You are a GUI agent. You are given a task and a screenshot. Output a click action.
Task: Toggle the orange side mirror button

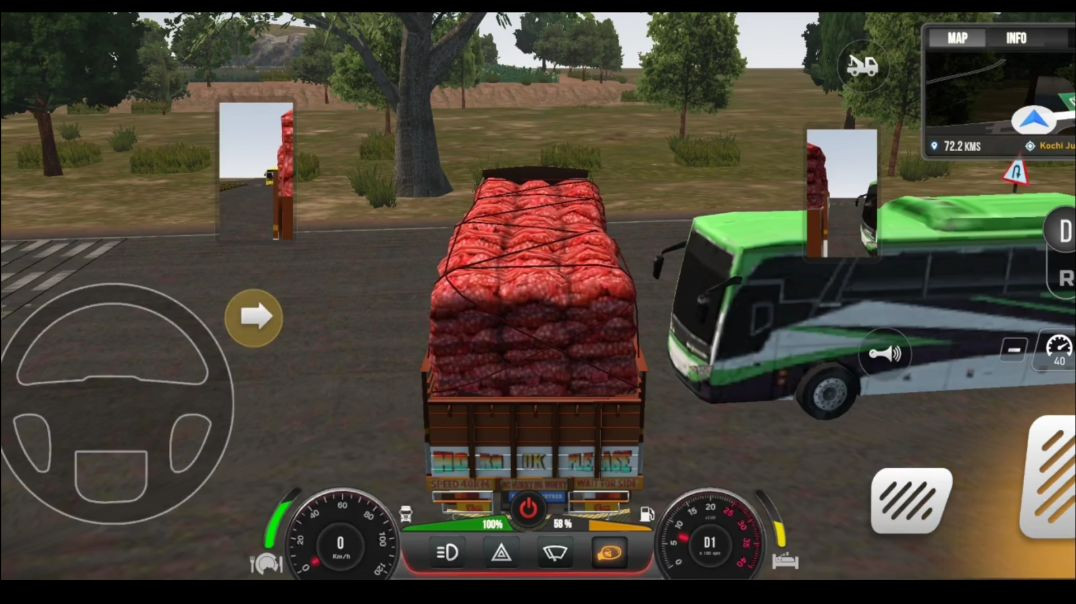point(607,552)
